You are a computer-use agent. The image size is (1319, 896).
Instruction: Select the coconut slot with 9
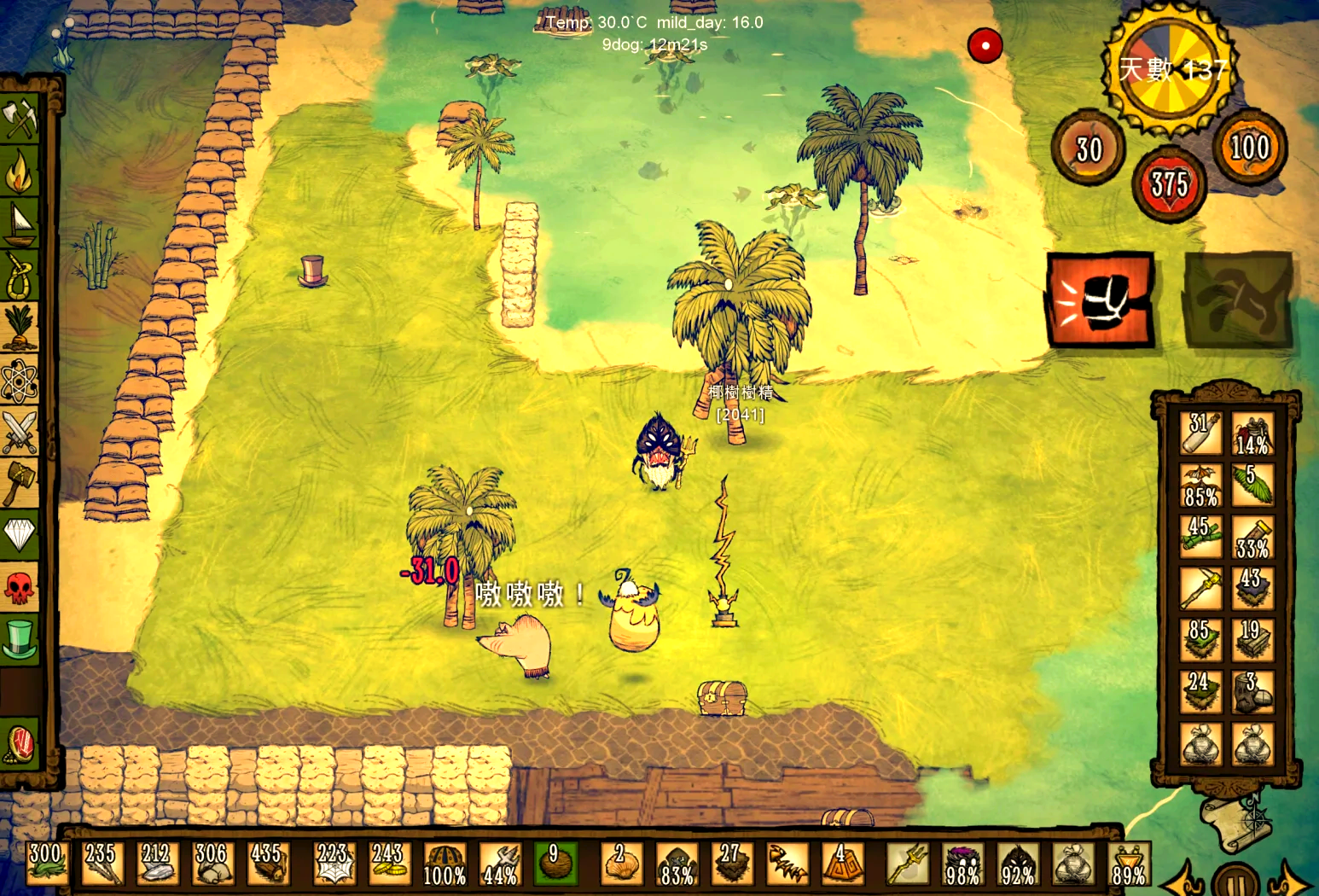pyautogui.click(x=555, y=864)
